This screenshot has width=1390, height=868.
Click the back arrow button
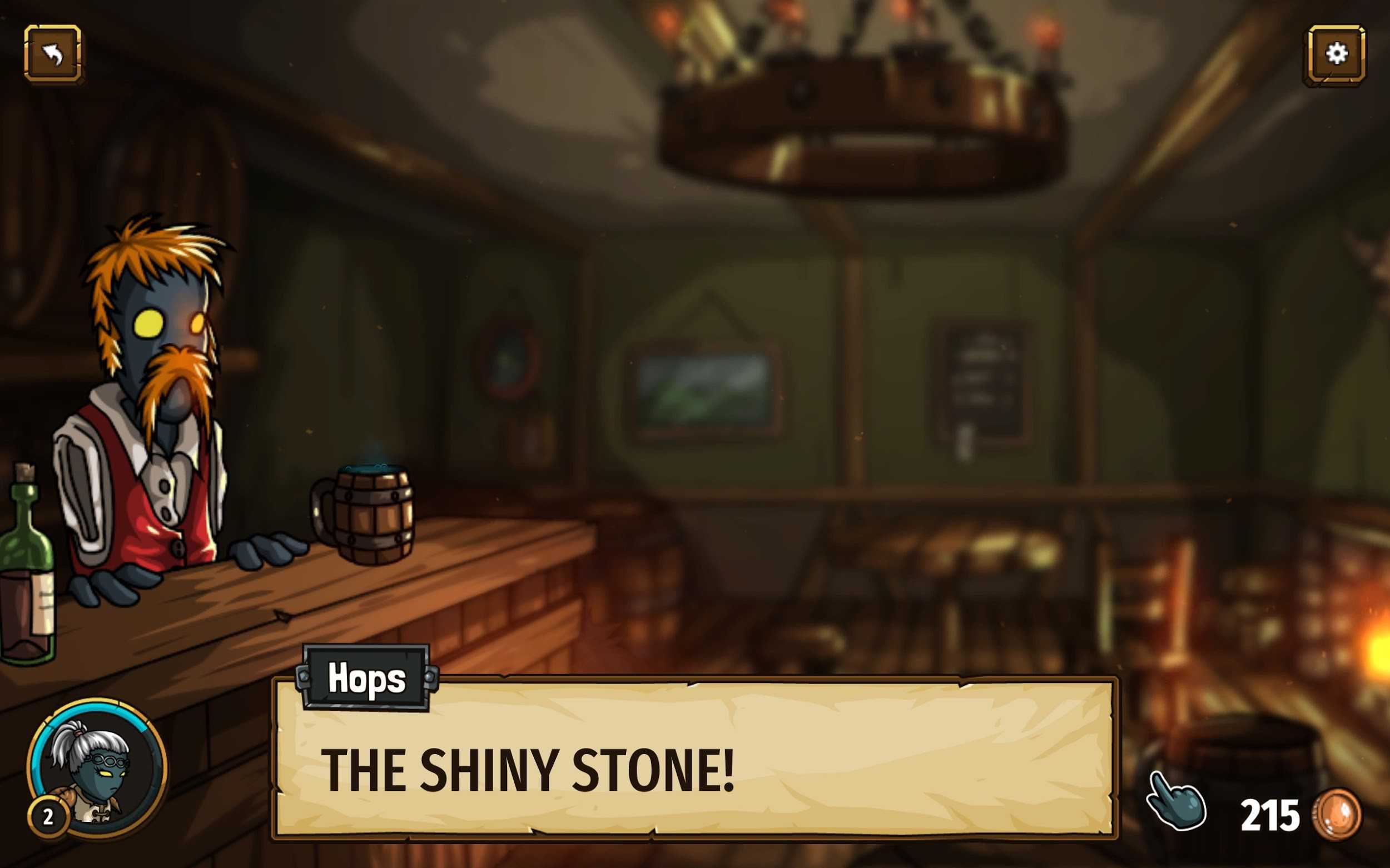[53, 54]
